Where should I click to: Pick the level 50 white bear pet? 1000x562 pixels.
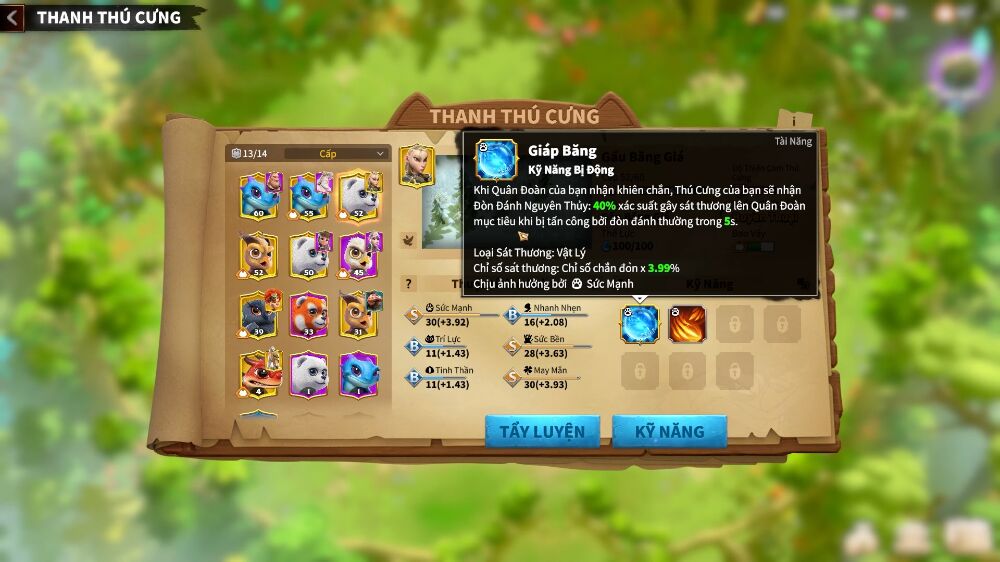pyautogui.click(x=310, y=255)
